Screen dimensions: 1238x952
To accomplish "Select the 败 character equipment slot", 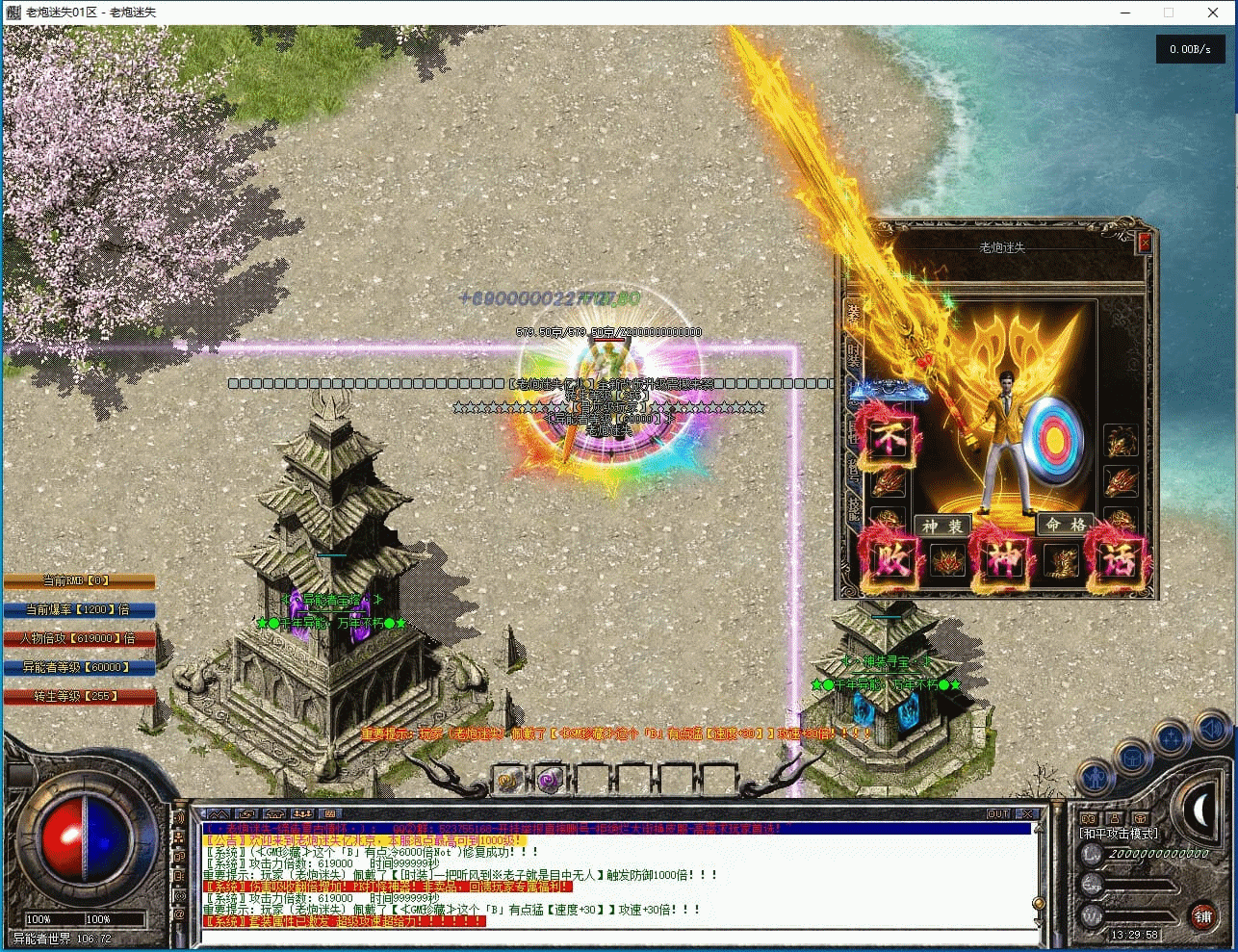I will coord(889,559).
